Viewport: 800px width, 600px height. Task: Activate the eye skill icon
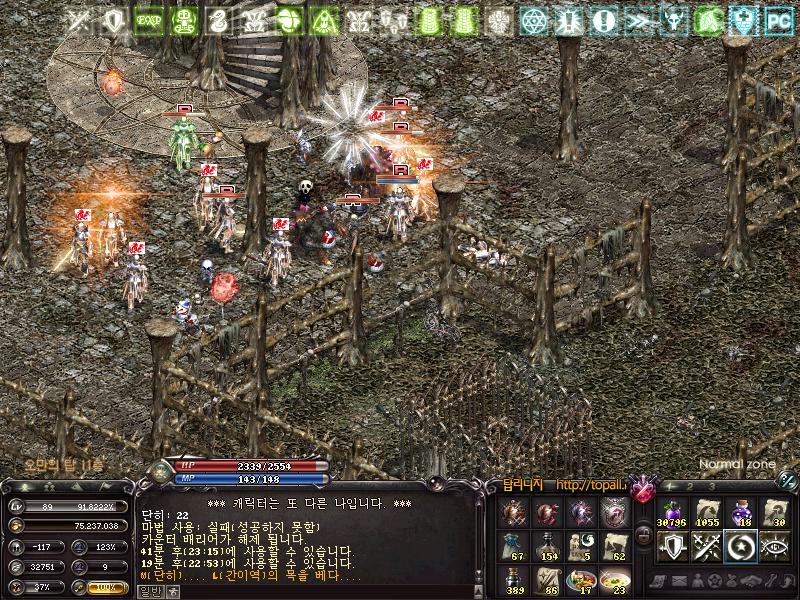click(775, 546)
